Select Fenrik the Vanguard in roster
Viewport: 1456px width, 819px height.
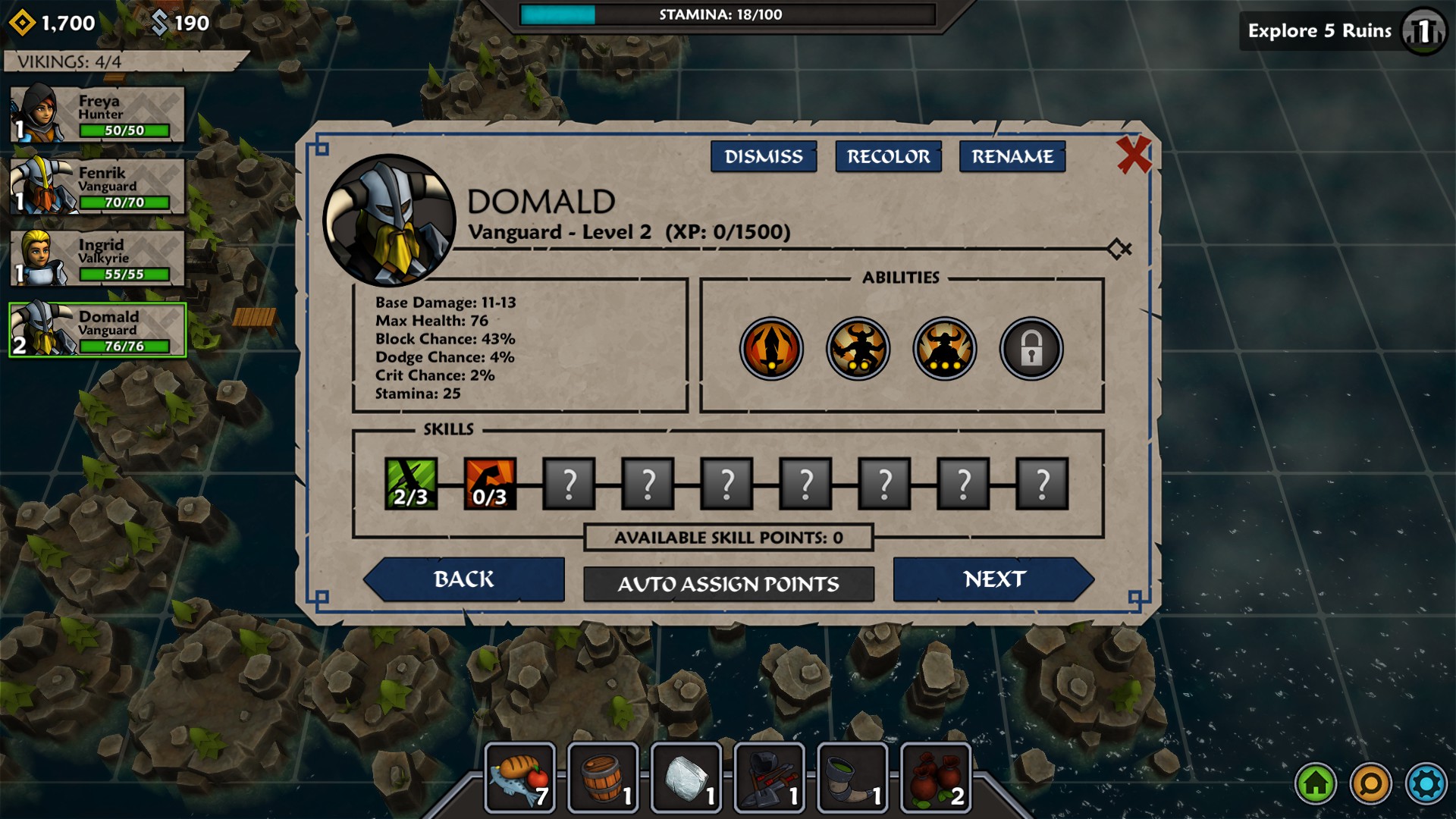pyautogui.click(x=97, y=187)
